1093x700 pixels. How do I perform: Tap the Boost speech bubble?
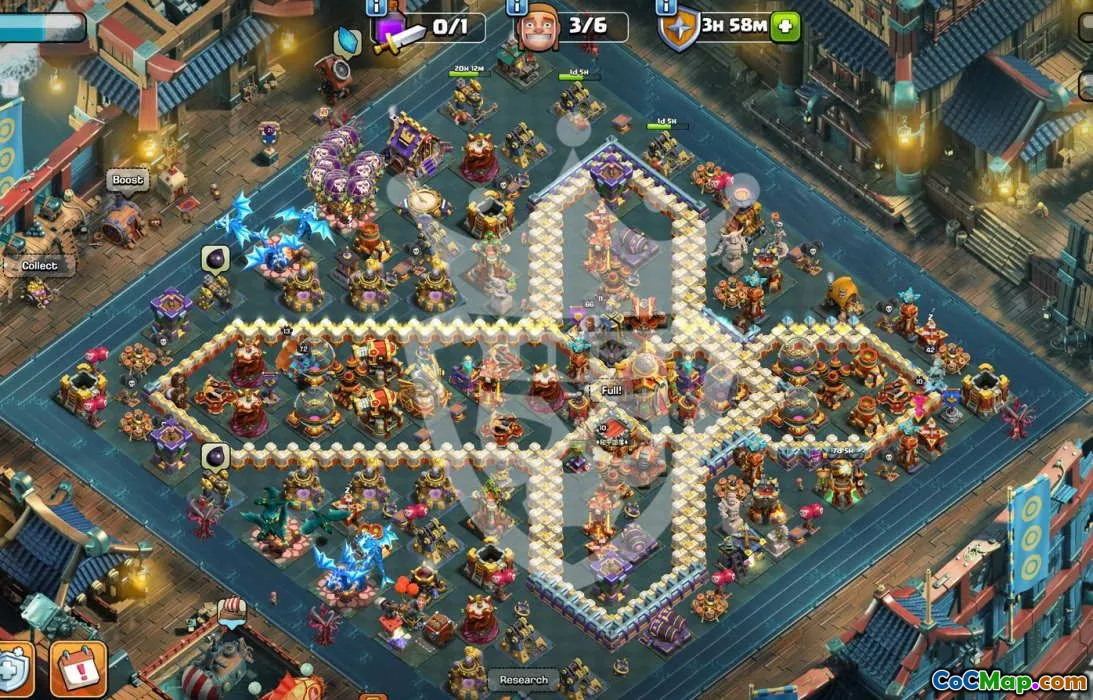[128, 180]
